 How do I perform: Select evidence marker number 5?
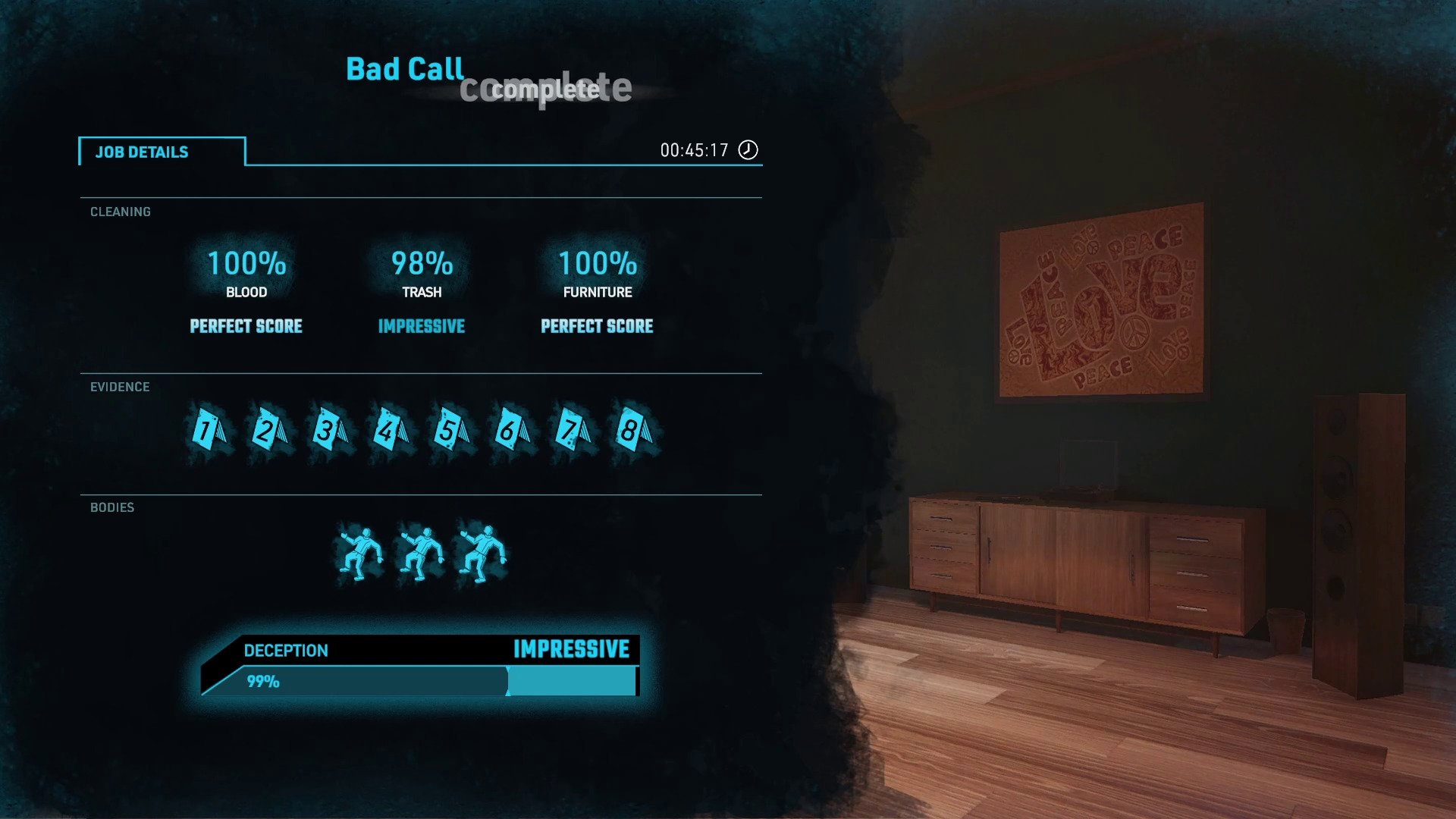pyautogui.click(x=450, y=431)
